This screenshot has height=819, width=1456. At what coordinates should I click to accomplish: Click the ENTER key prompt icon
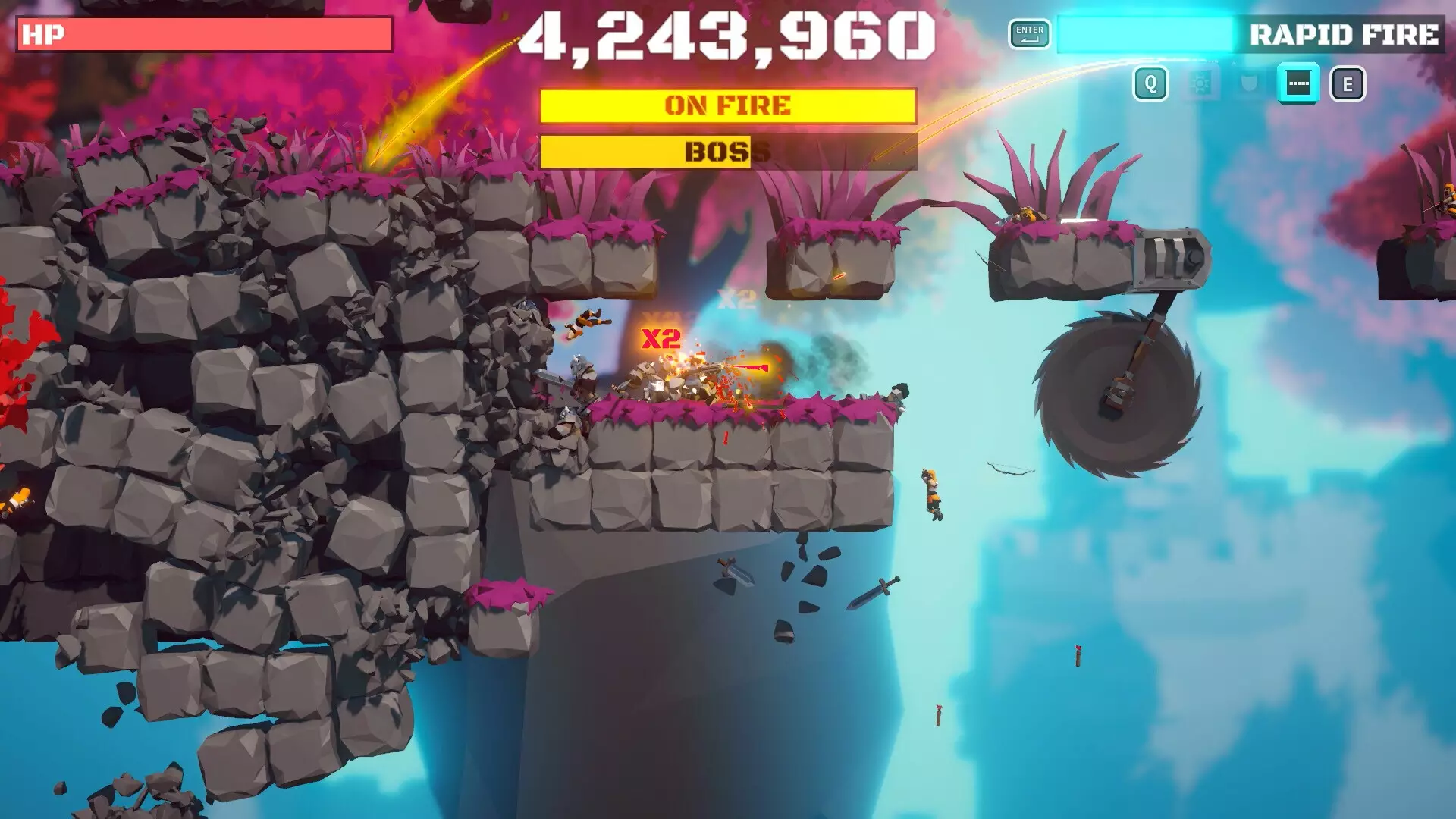click(1028, 34)
